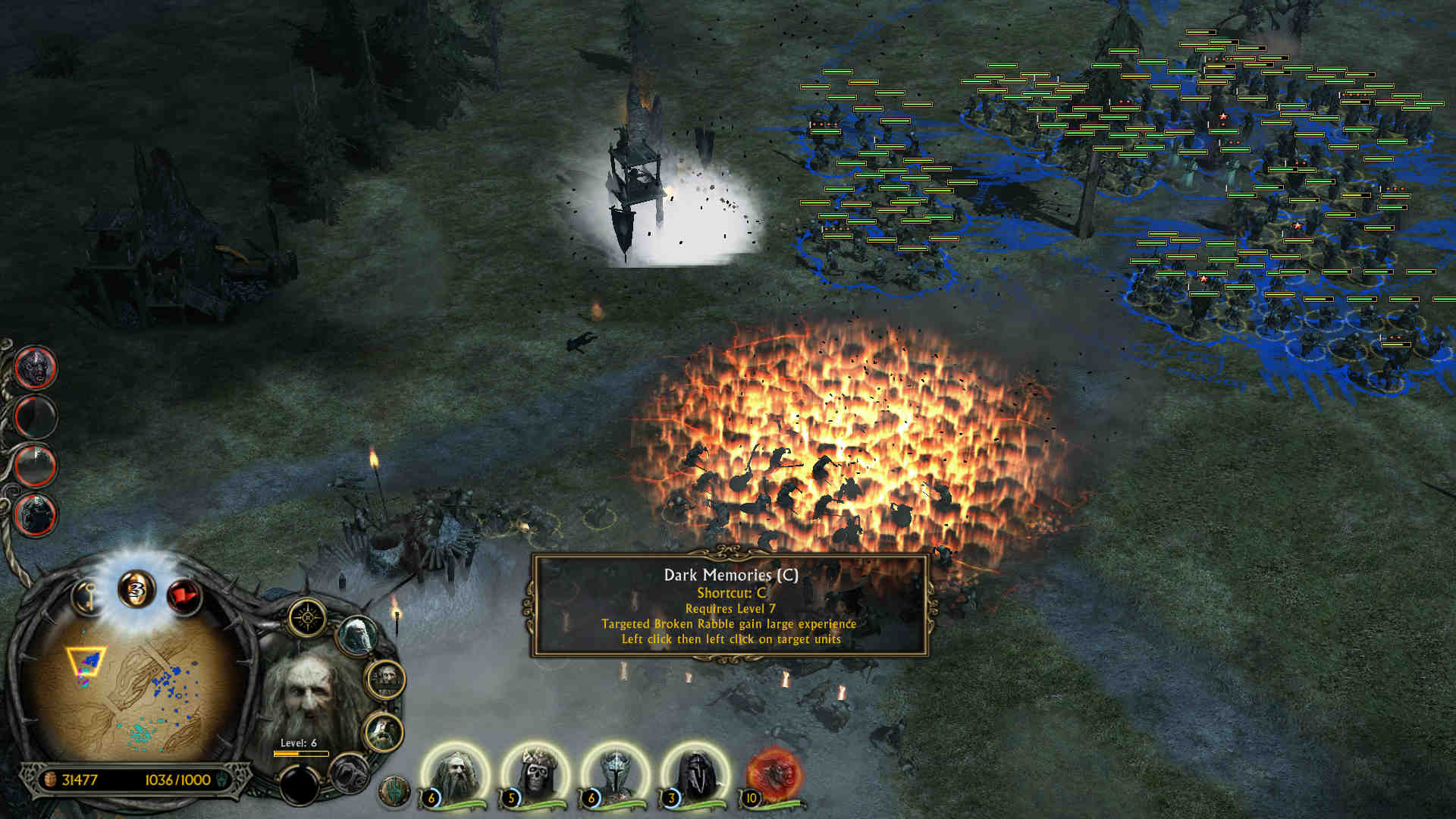Choose the silver-helmed hero at level 6
Image resolution: width=1456 pixels, height=819 pixels.
pos(616,775)
